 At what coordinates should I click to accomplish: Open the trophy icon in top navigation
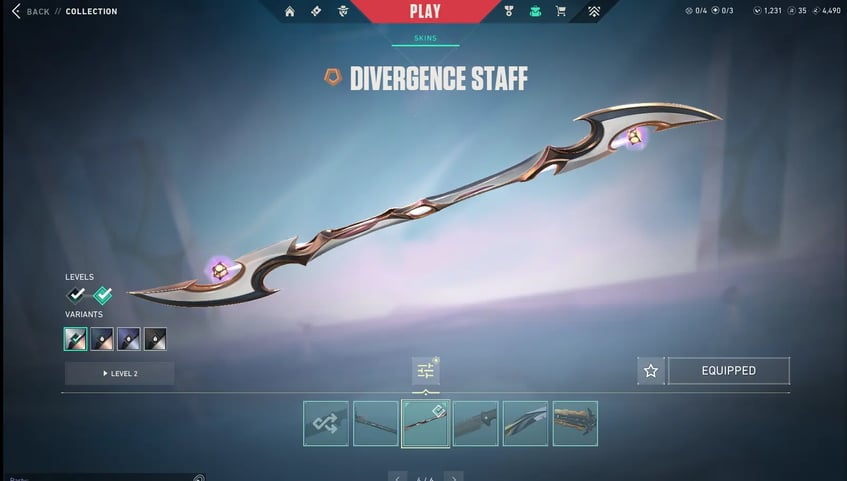pos(509,11)
